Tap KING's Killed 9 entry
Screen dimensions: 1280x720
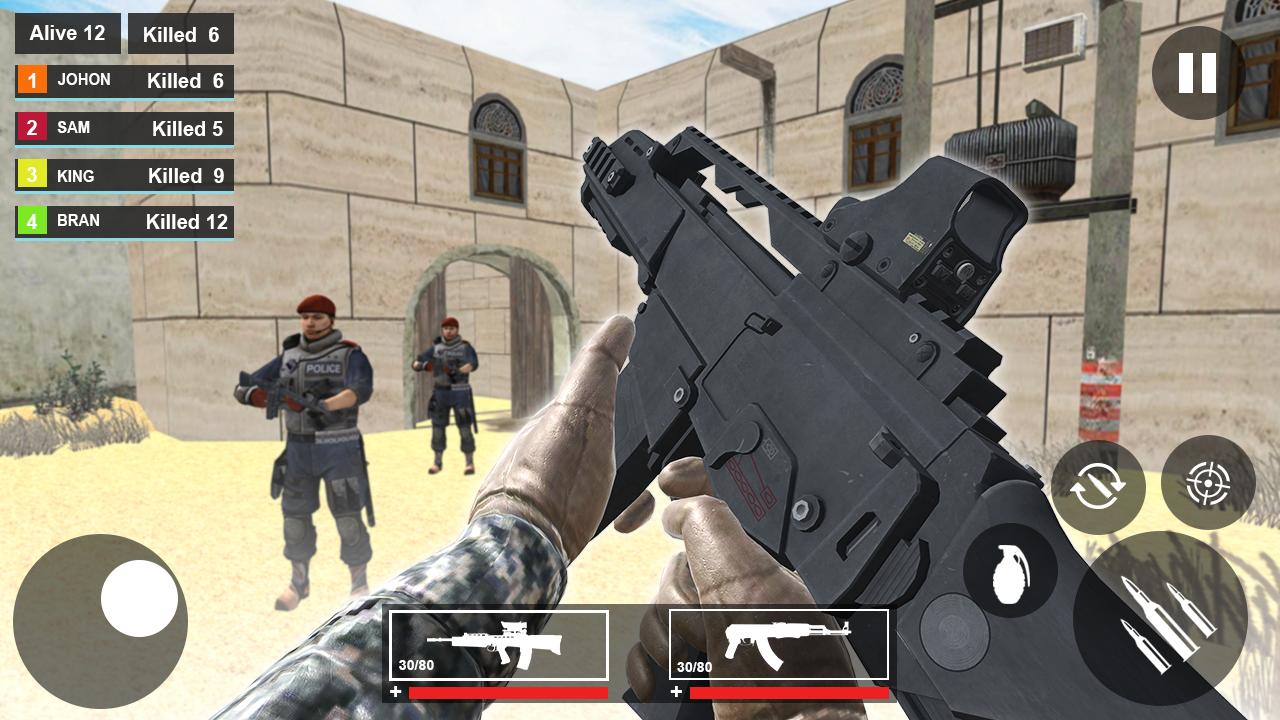coord(123,175)
